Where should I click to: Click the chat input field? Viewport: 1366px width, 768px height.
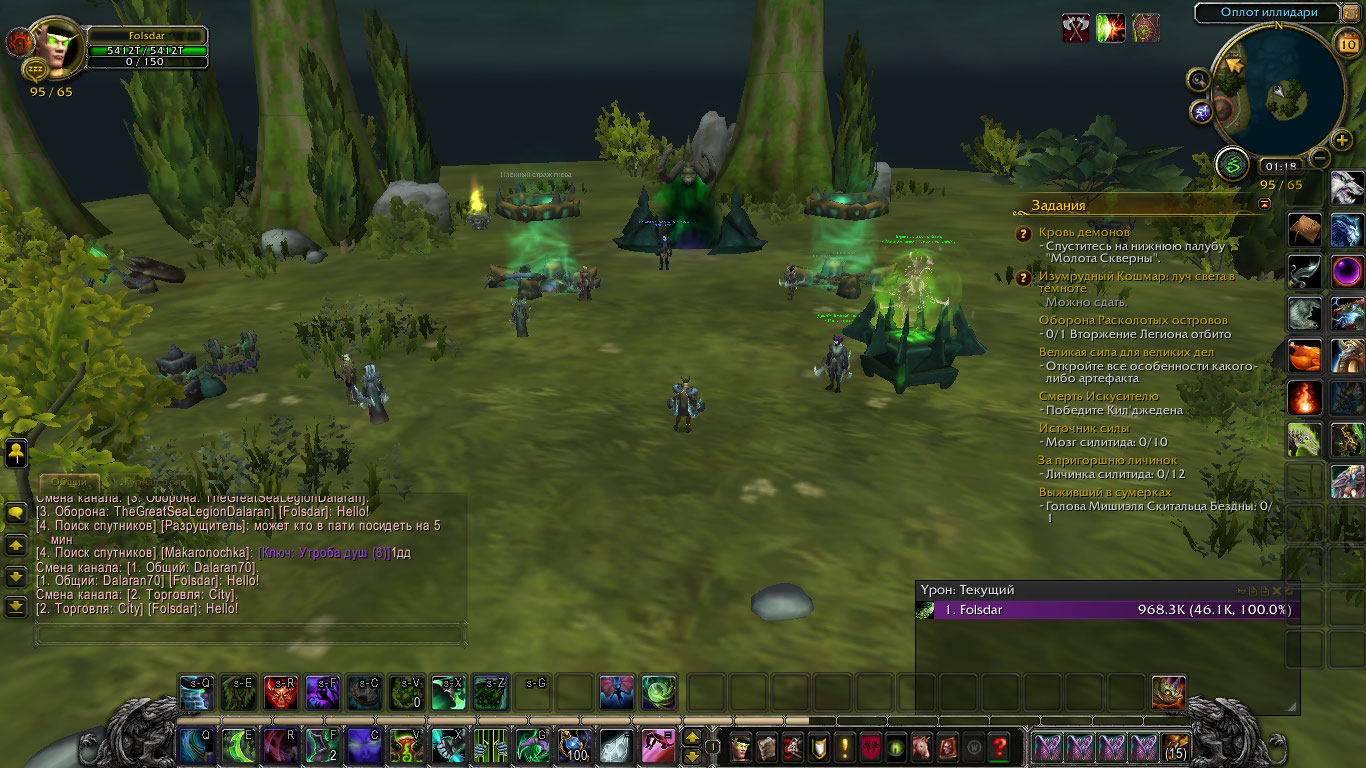coord(250,634)
